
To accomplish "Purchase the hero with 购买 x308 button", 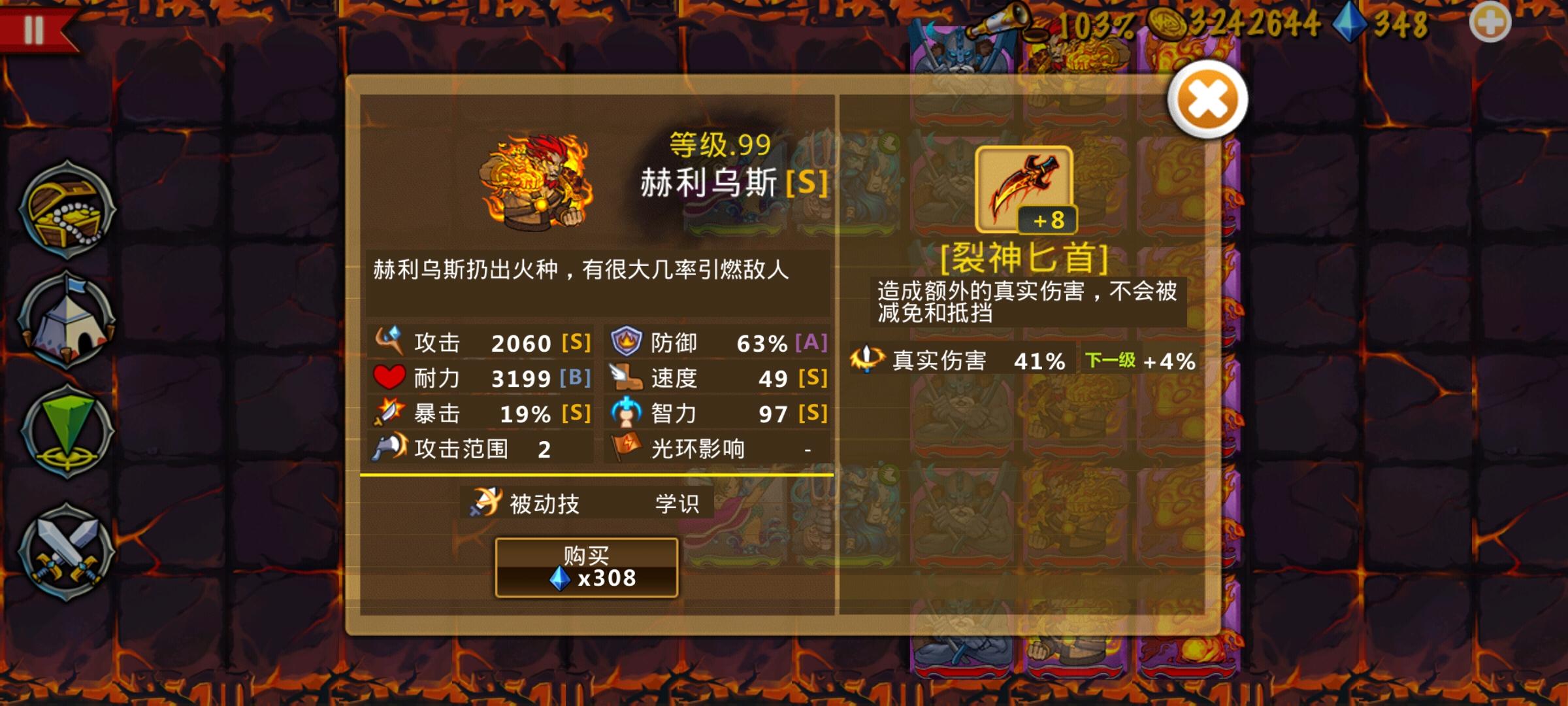I will click(x=588, y=567).
